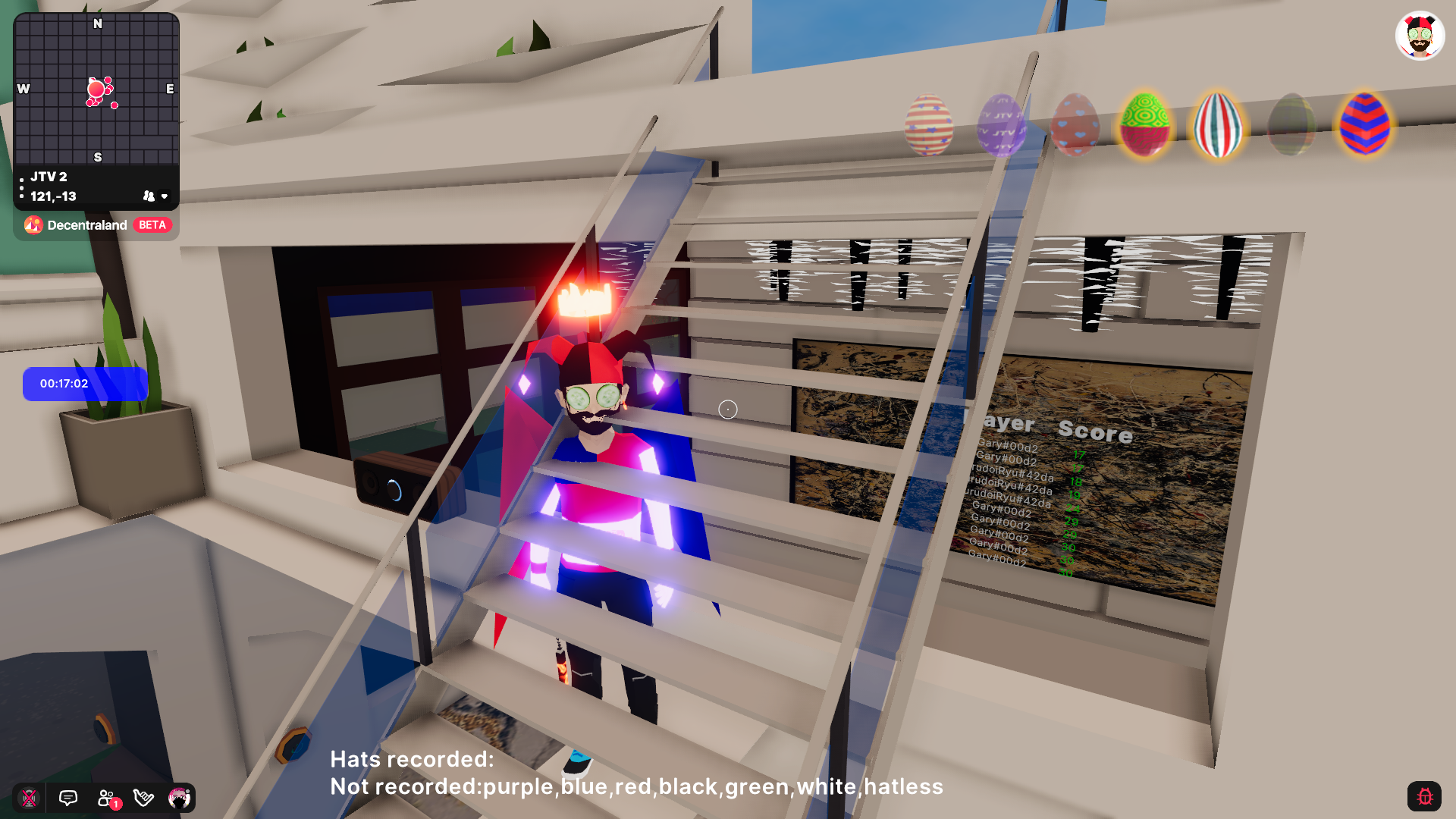Click the coordinates label 121,-13
The width and height of the screenshot is (1456, 819).
(x=52, y=196)
